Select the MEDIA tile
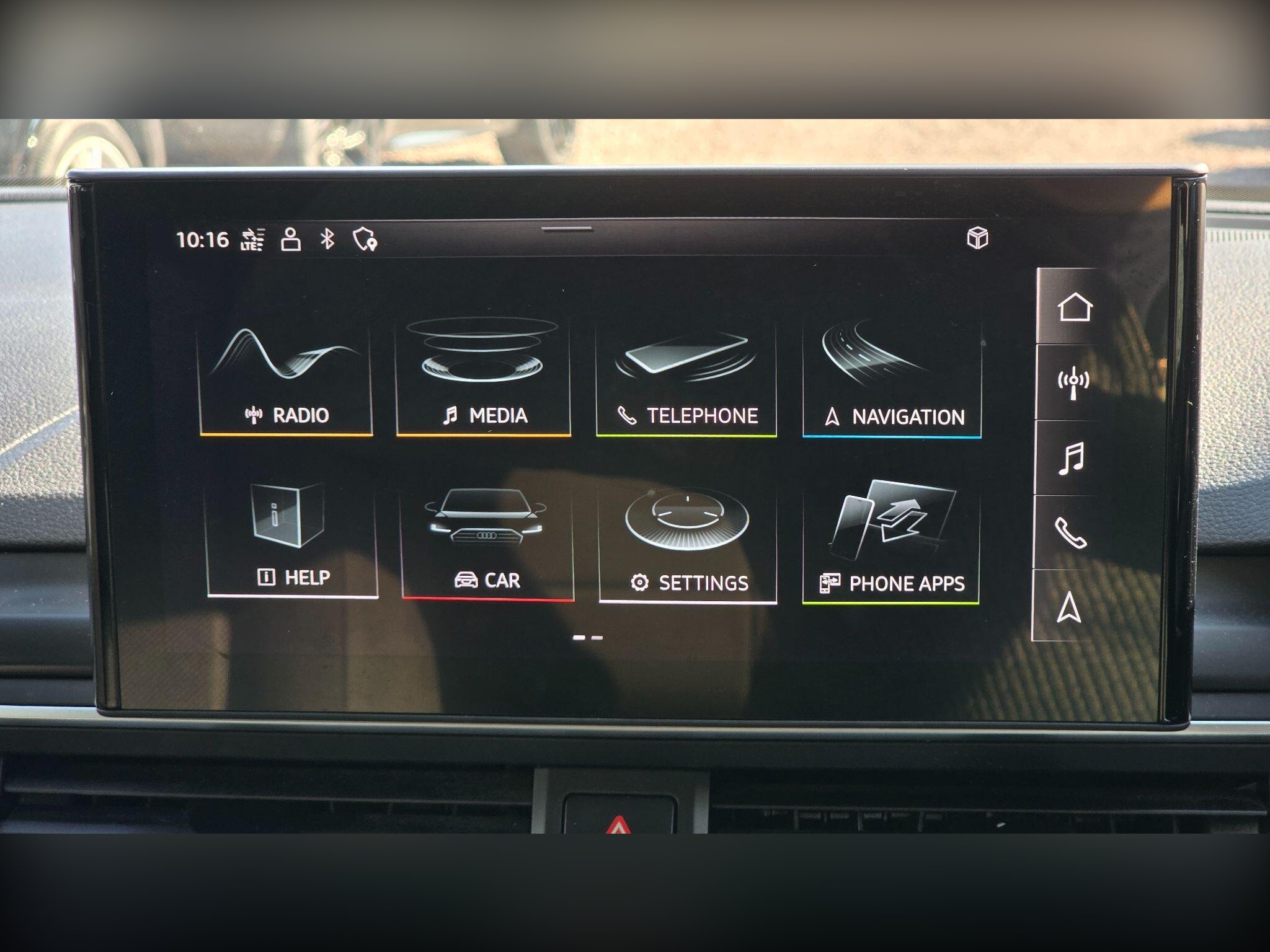This screenshot has width=1270, height=952. [483, 378]
